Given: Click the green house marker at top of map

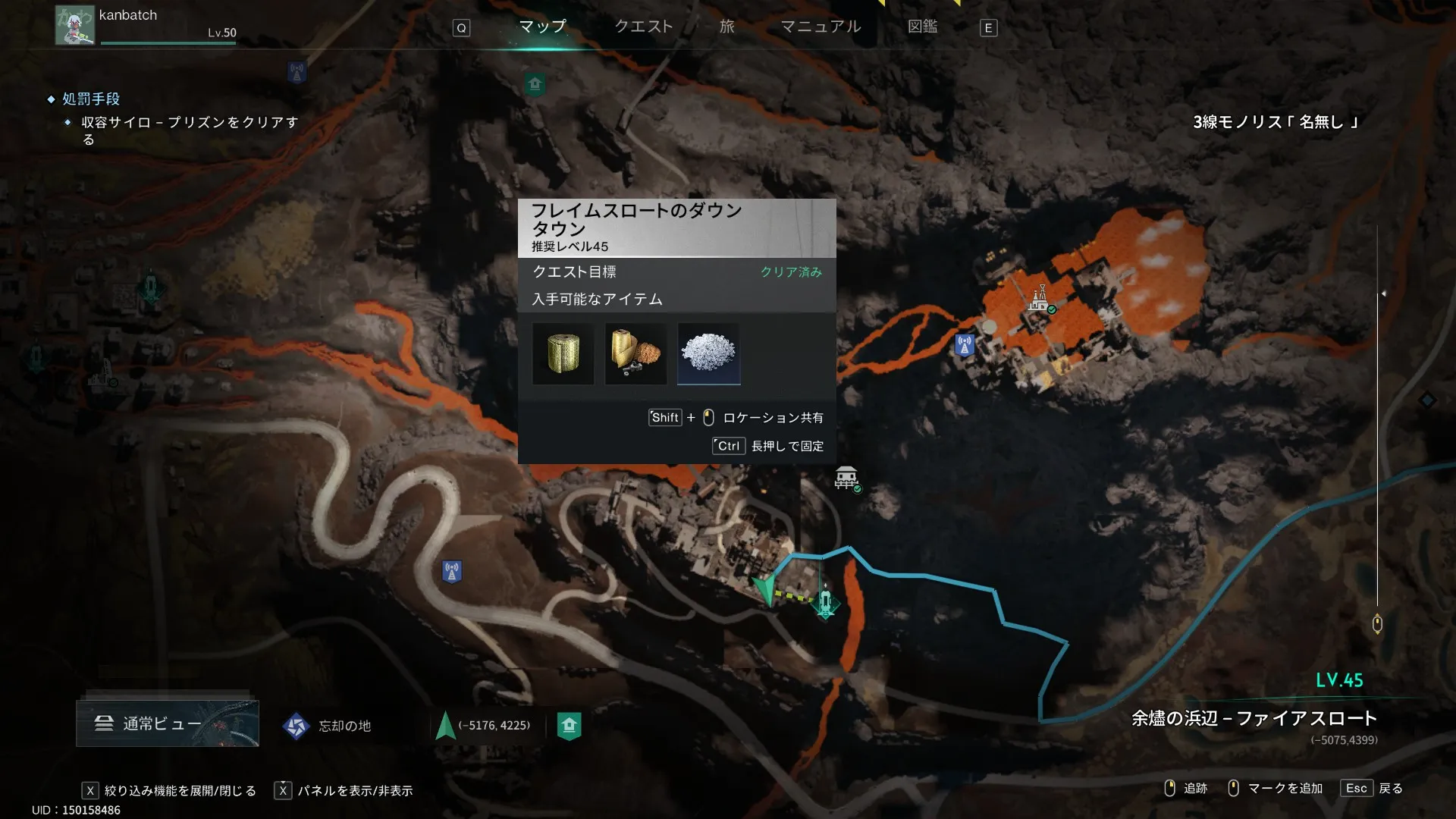Looking at the screenshot, I should pyautogui.click(x=535, y=84).
